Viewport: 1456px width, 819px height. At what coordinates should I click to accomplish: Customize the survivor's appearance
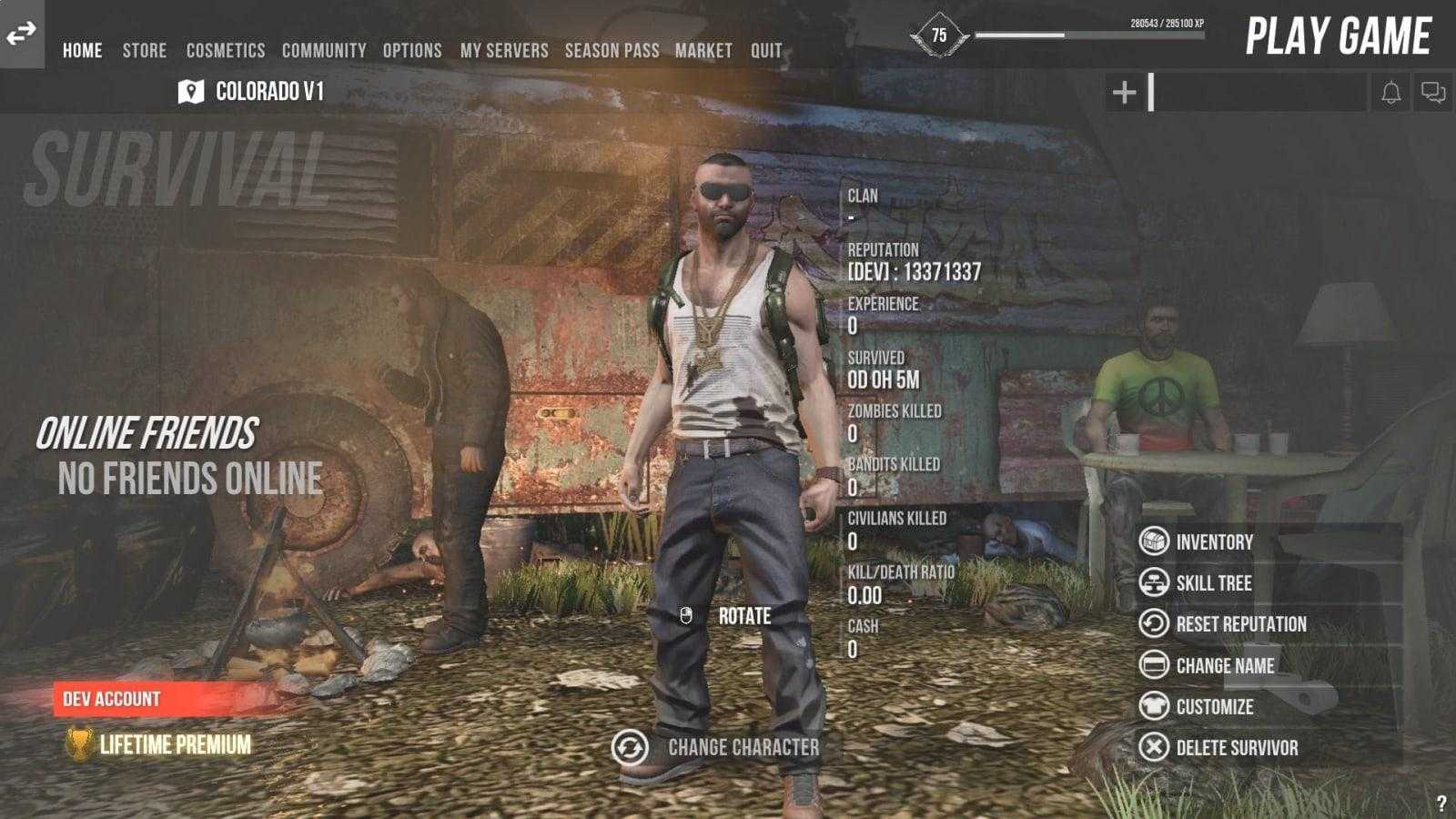pos(1214,707)
